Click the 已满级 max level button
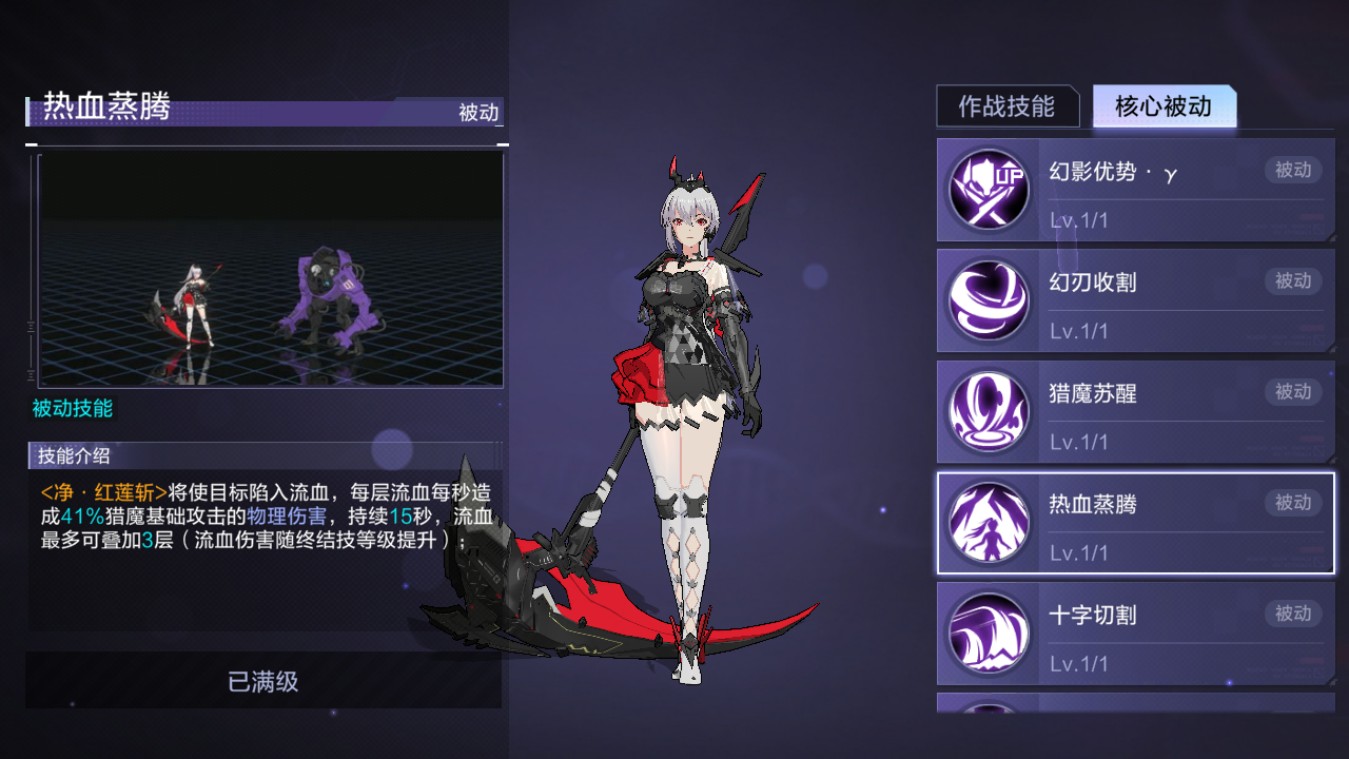1349x759 pixels. [x=263, y=682]
